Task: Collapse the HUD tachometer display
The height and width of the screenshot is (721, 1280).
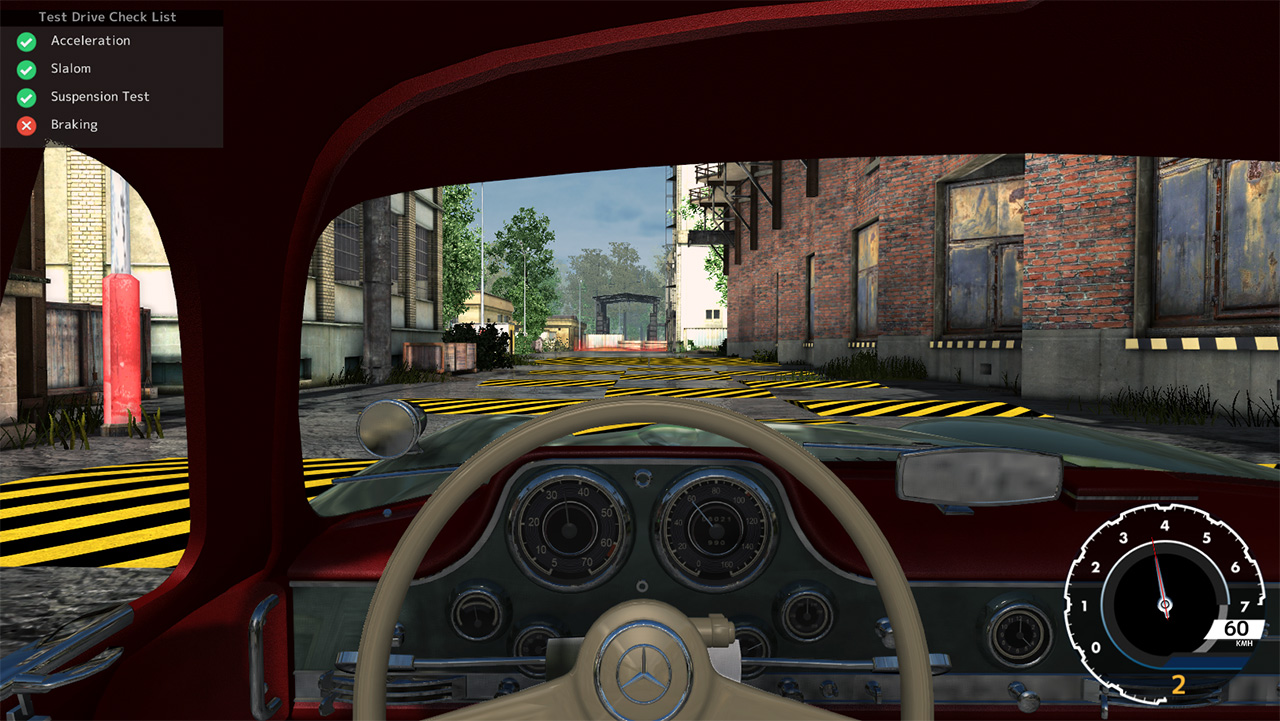Action: (x=1163, y=600)
